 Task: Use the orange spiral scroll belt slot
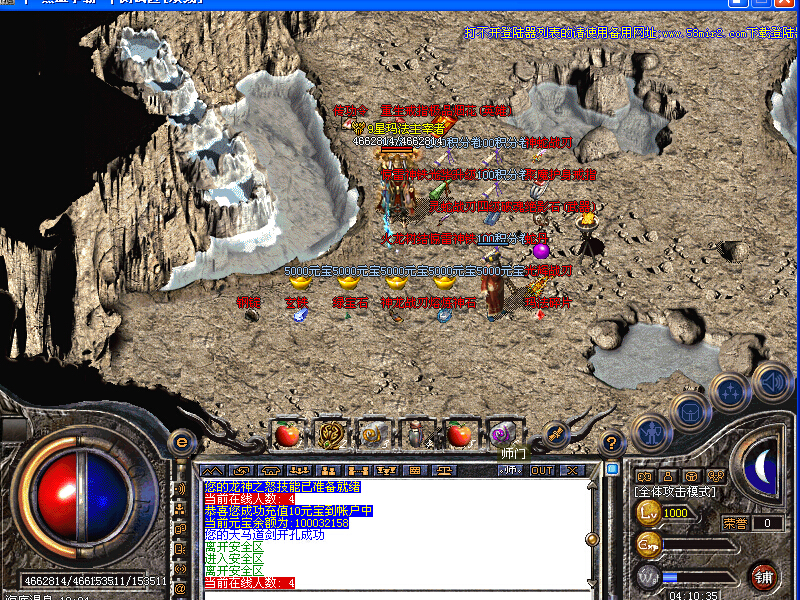click(x=374, y=434)
